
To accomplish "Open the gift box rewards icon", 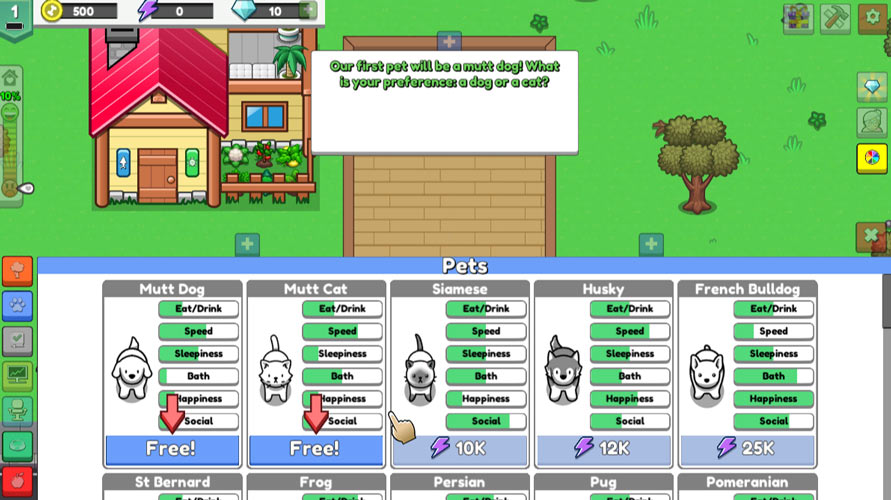I will coord(798,18).
